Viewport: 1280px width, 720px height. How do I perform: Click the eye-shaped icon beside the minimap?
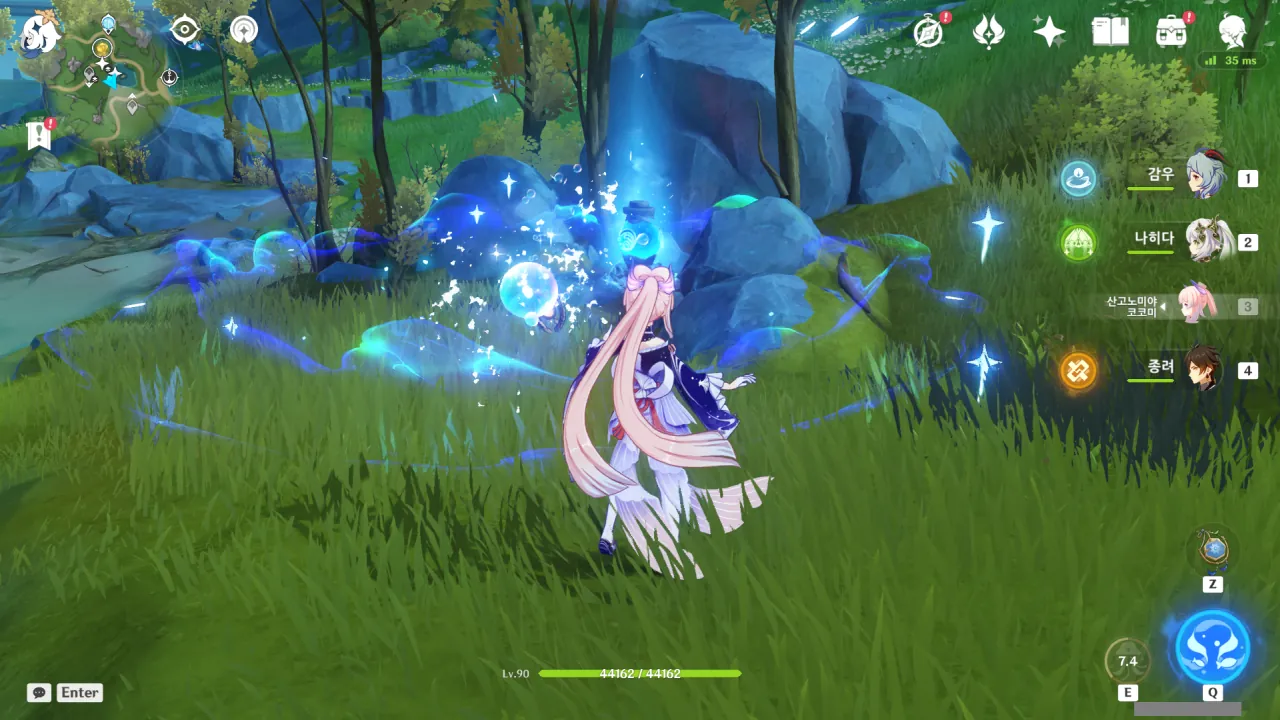pyautogui.click(x=185, y=30)
